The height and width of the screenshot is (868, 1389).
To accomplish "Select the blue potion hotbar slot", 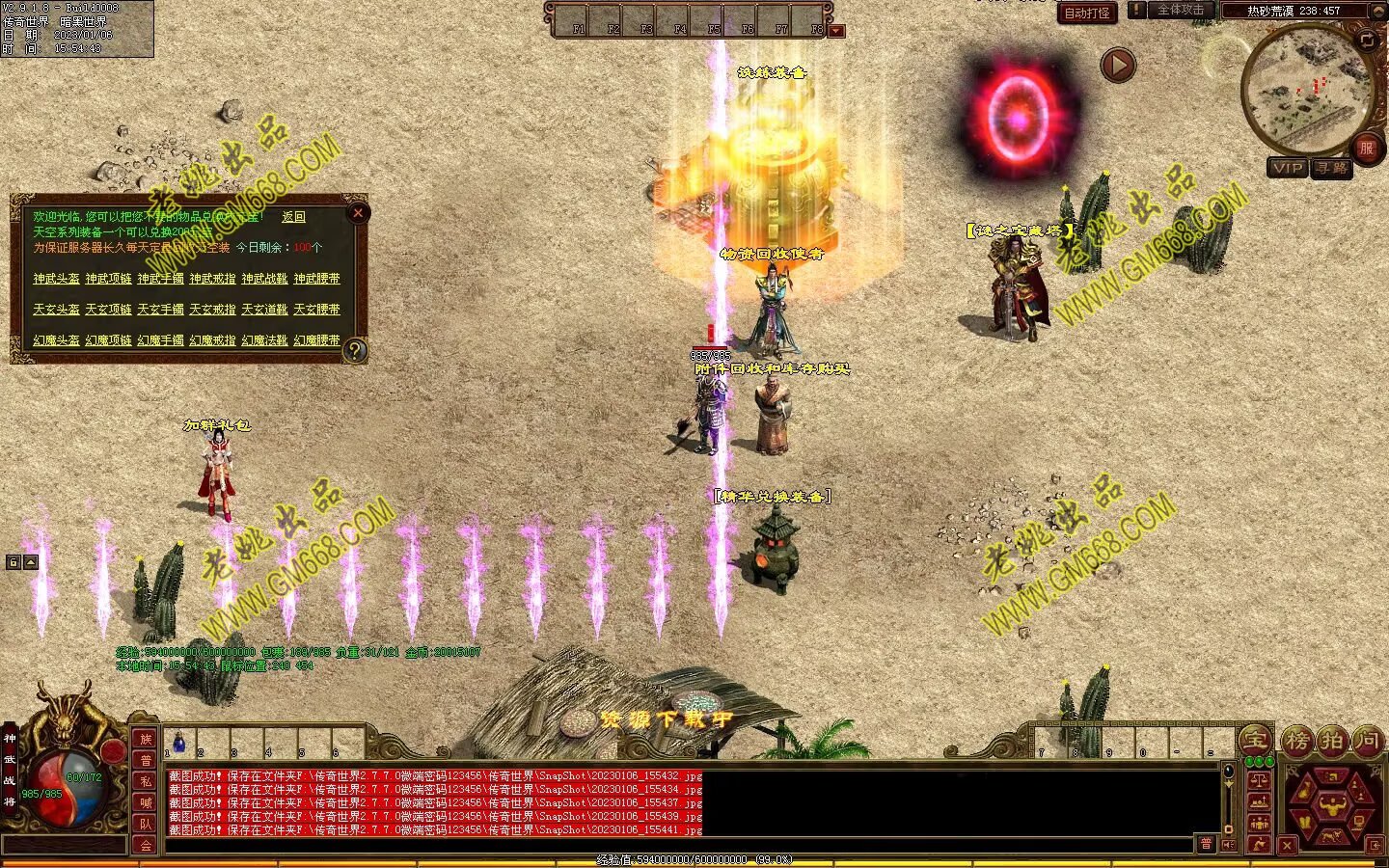I will [x=179, y=743].
